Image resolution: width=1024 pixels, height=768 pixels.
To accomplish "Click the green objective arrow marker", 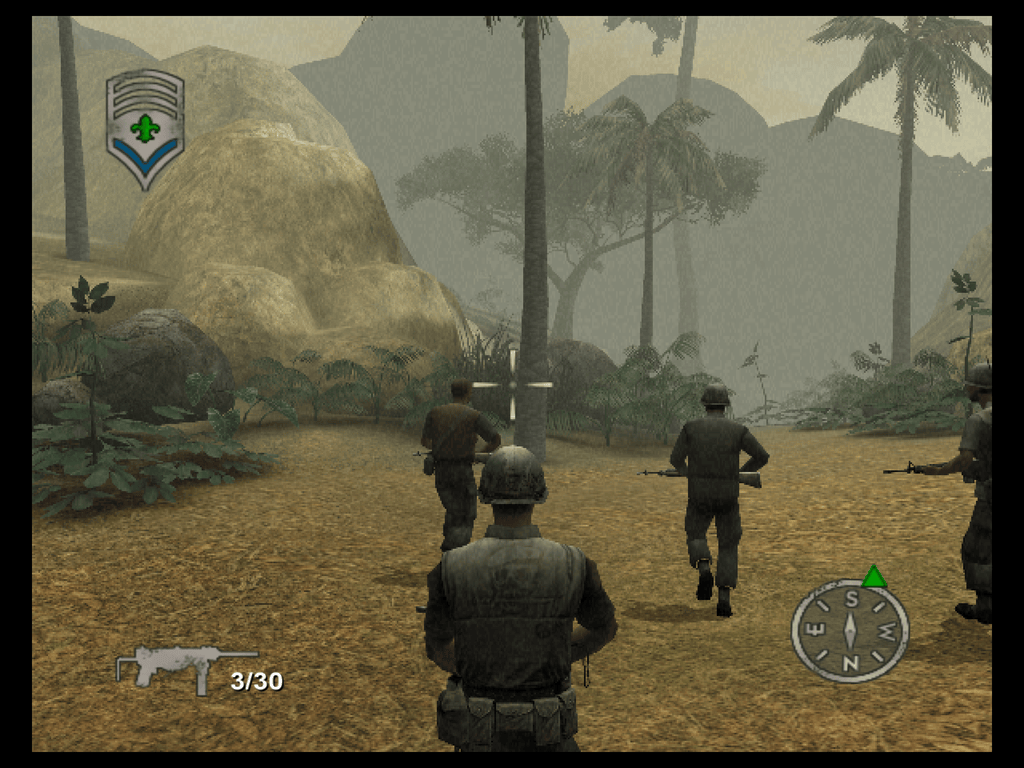I will pyautogui.click(x=874, y=576).
